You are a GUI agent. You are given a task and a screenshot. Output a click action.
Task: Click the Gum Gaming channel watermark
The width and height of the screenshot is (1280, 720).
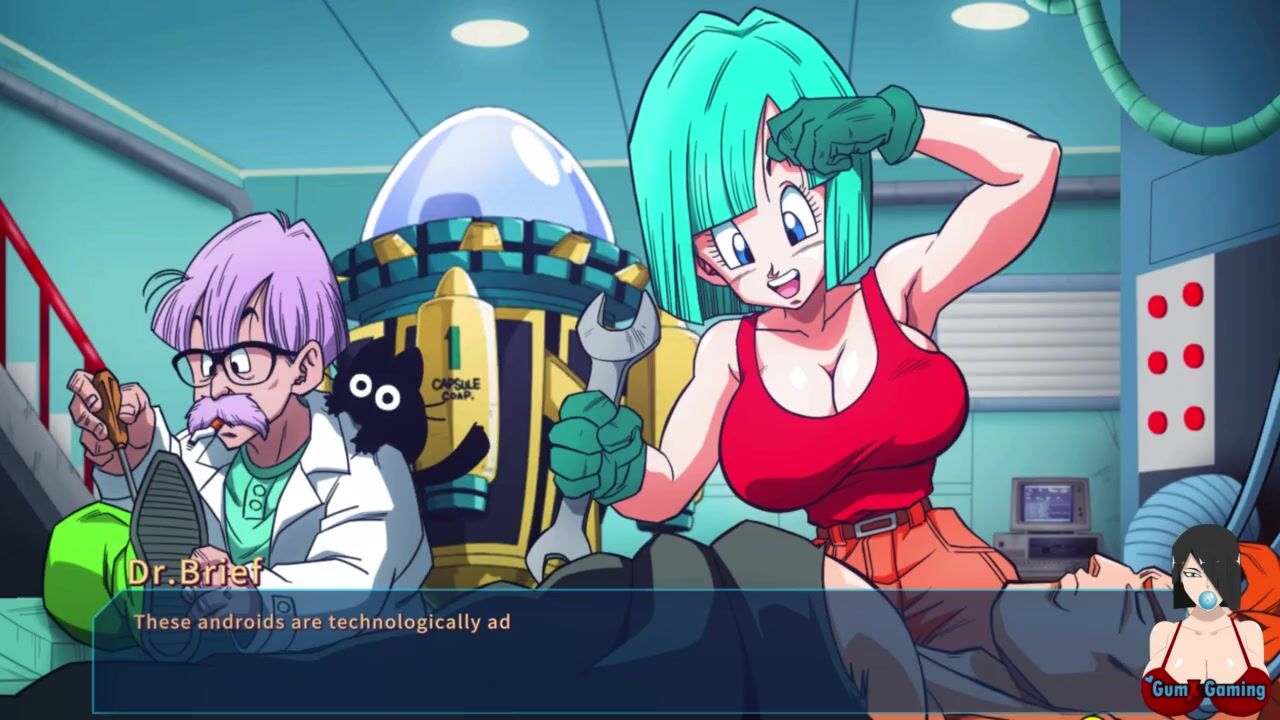click(1206, 689)
